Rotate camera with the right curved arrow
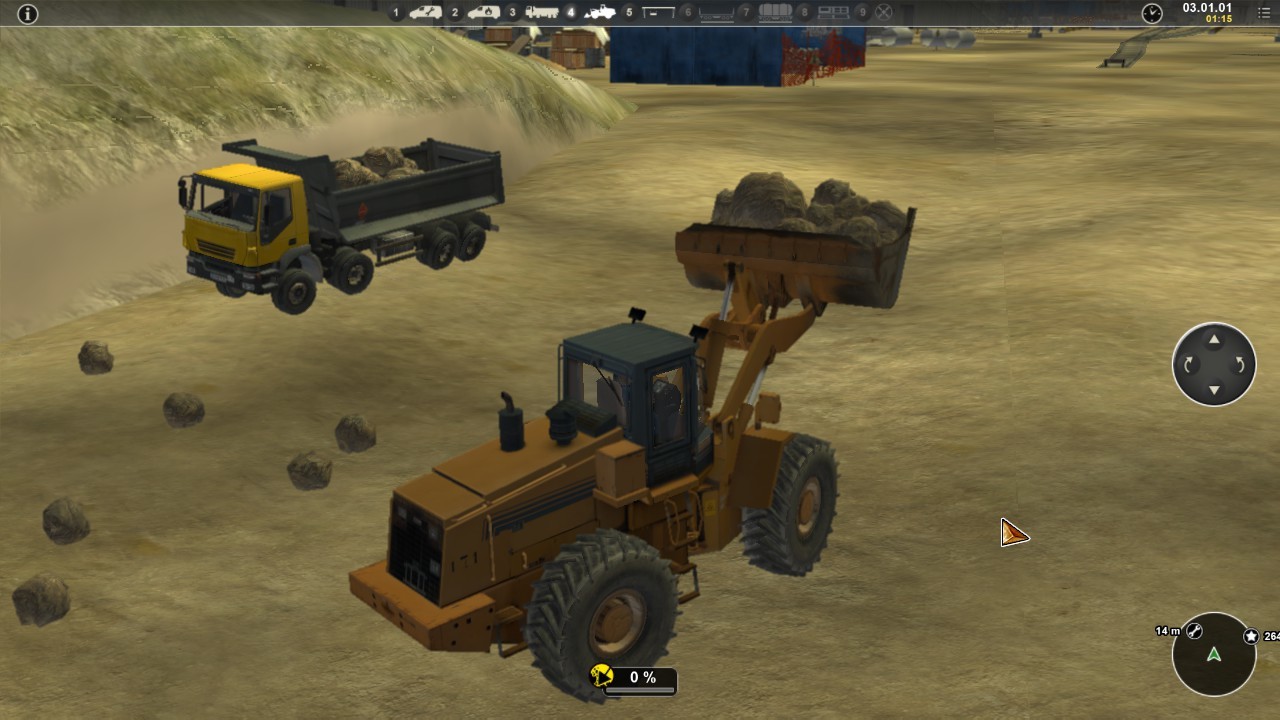This screenshot has height=720, width=1280. pos(1240,365)
